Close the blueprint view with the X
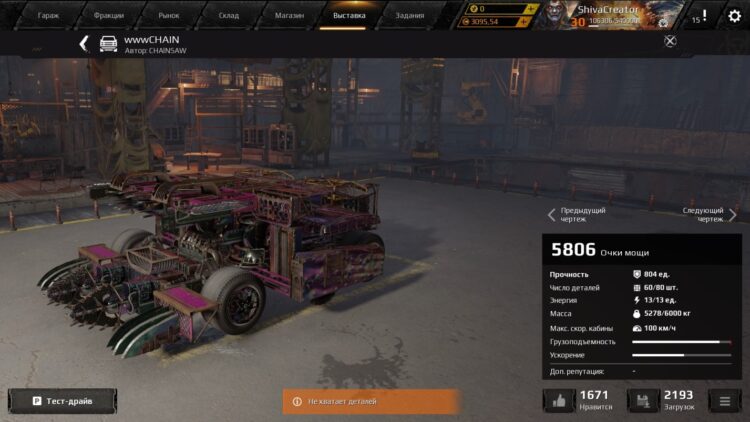Image resolution: width=750 pixels, height=422 pixels. click(670, 41)
